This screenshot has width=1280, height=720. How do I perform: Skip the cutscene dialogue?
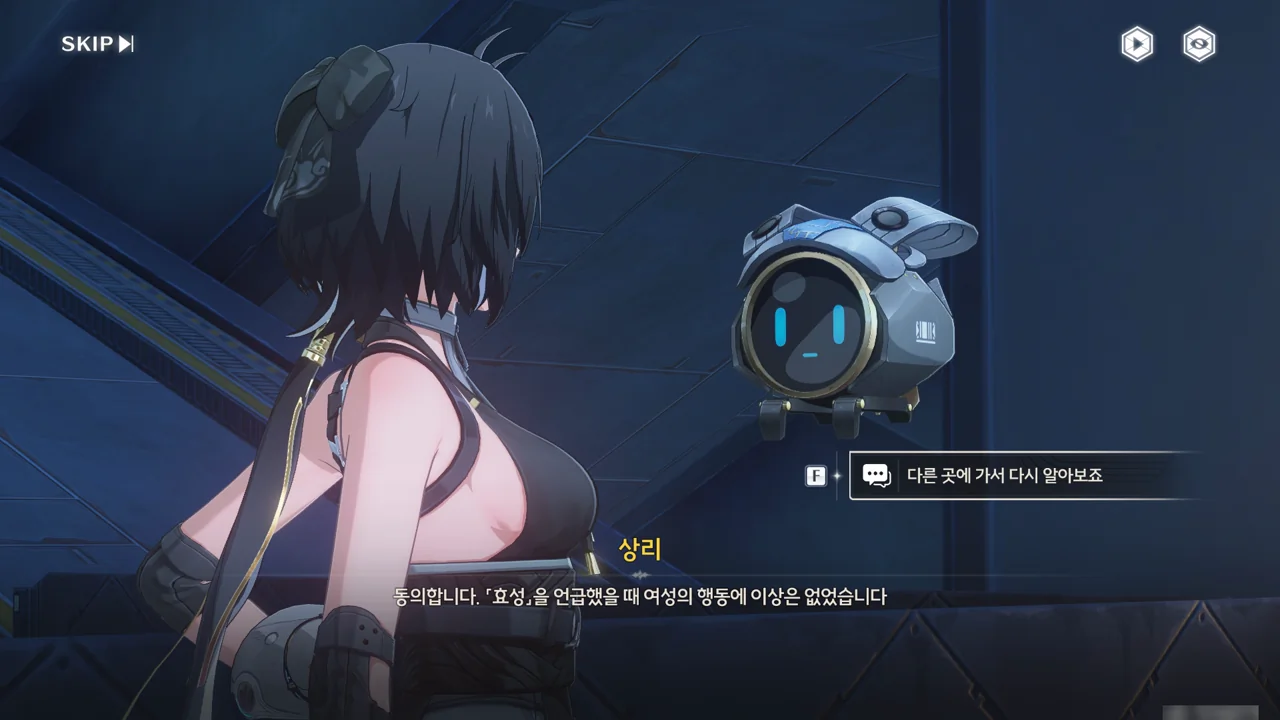[x=97, y=44]
